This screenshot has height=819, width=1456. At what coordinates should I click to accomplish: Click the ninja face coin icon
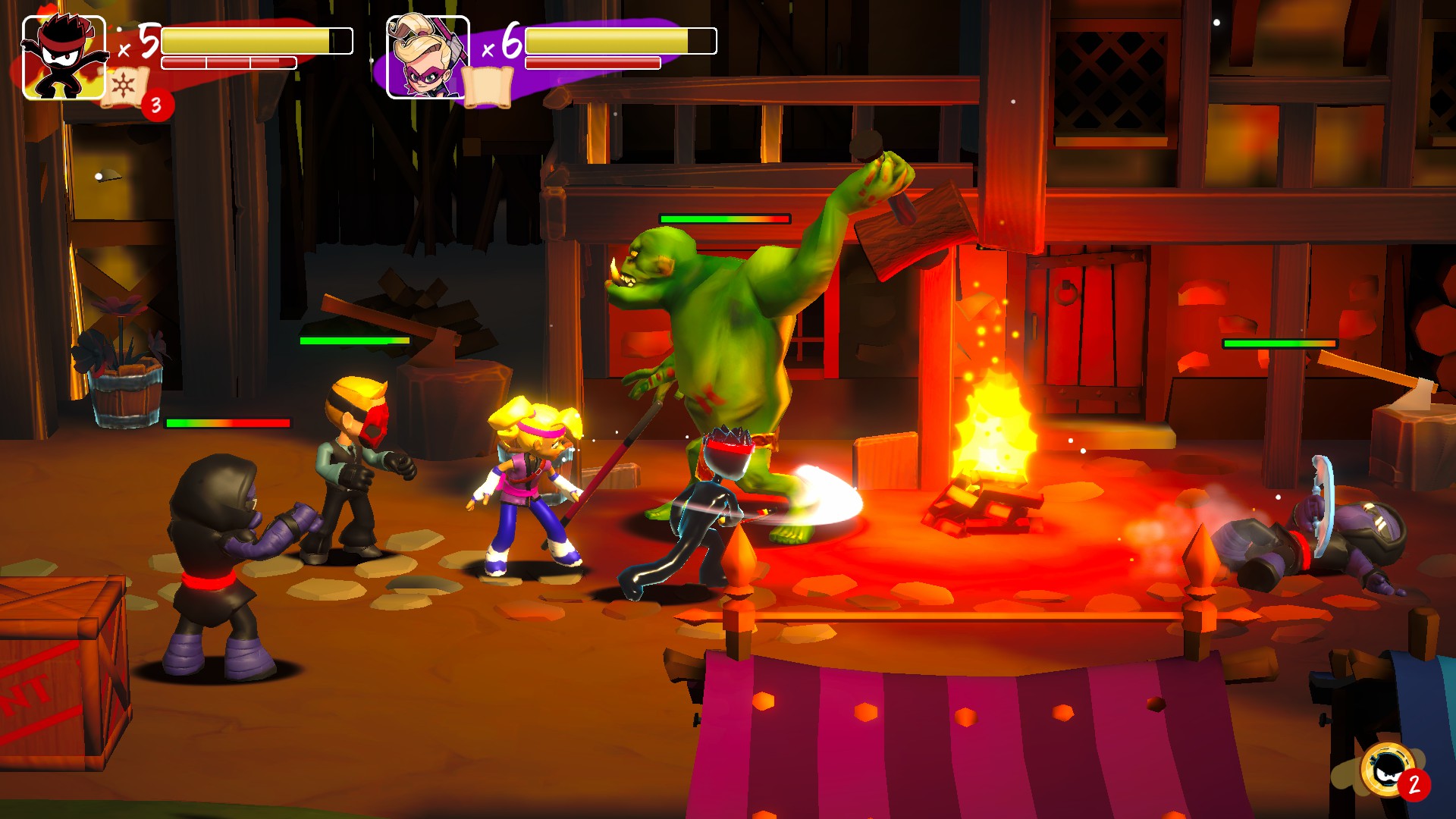[1387, 770]
